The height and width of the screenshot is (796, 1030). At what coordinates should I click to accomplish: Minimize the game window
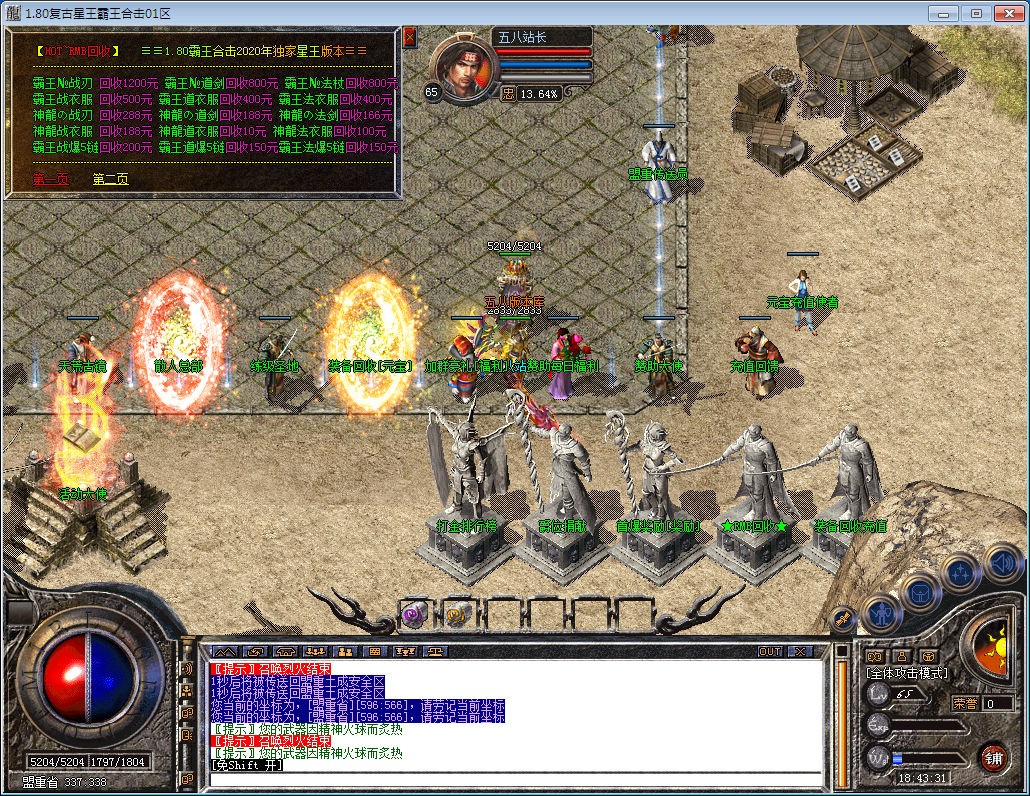click(942, 13)
